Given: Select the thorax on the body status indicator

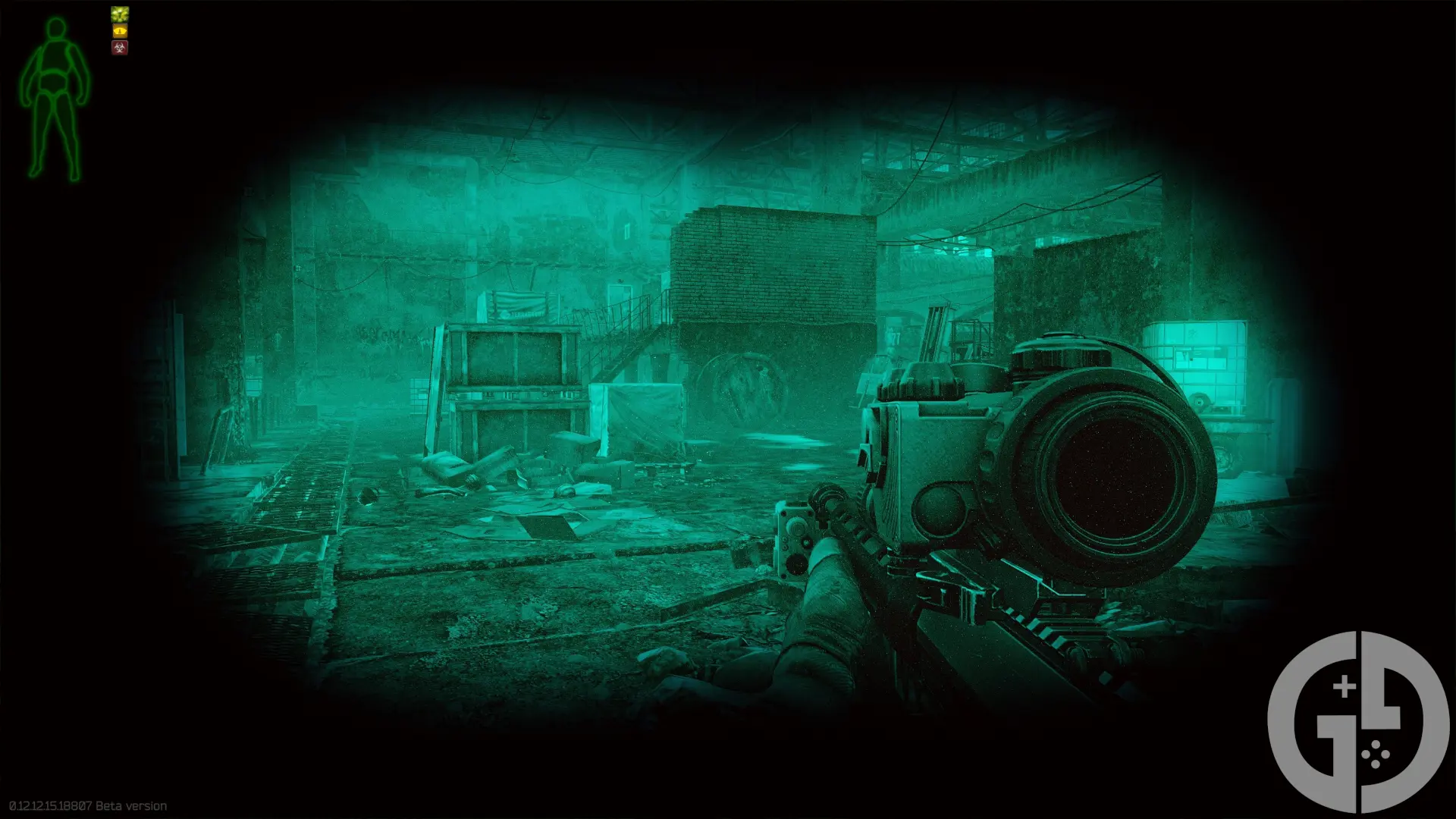Looking at the screenshot, I should point(57,57).
